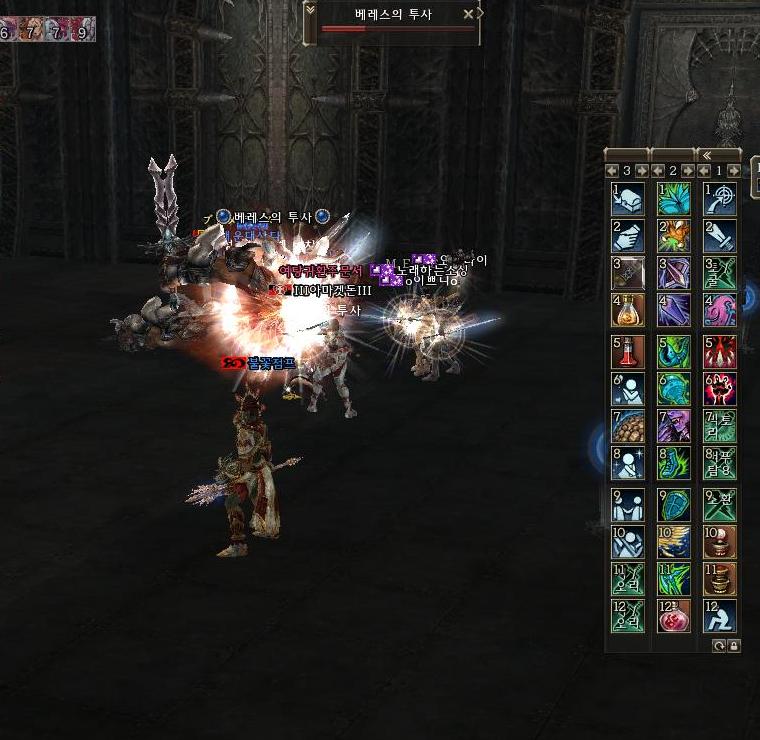
Task: Rotate the shortcut bar orientation
Action: point(719,646)
